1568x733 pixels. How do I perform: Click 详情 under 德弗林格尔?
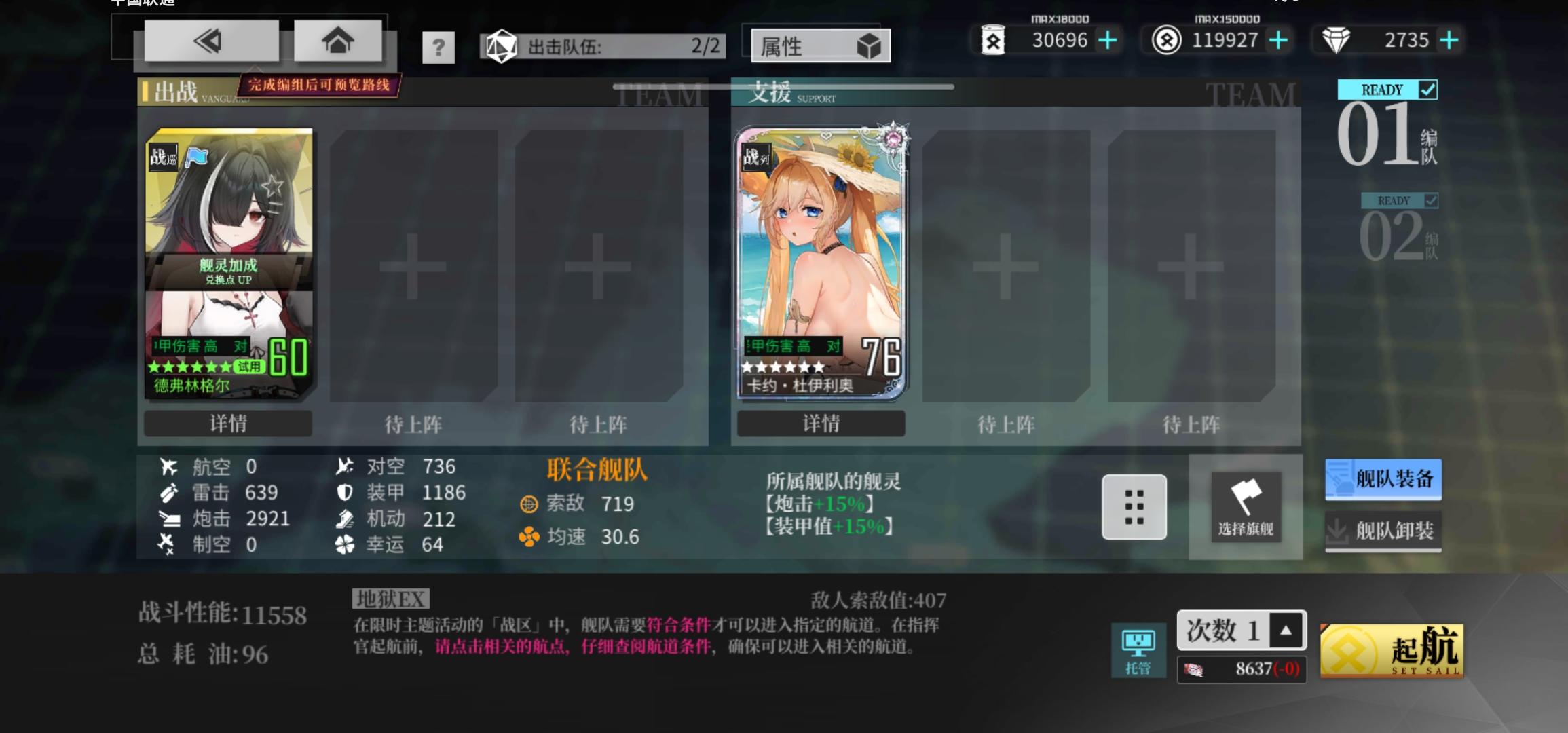(227, 423)
